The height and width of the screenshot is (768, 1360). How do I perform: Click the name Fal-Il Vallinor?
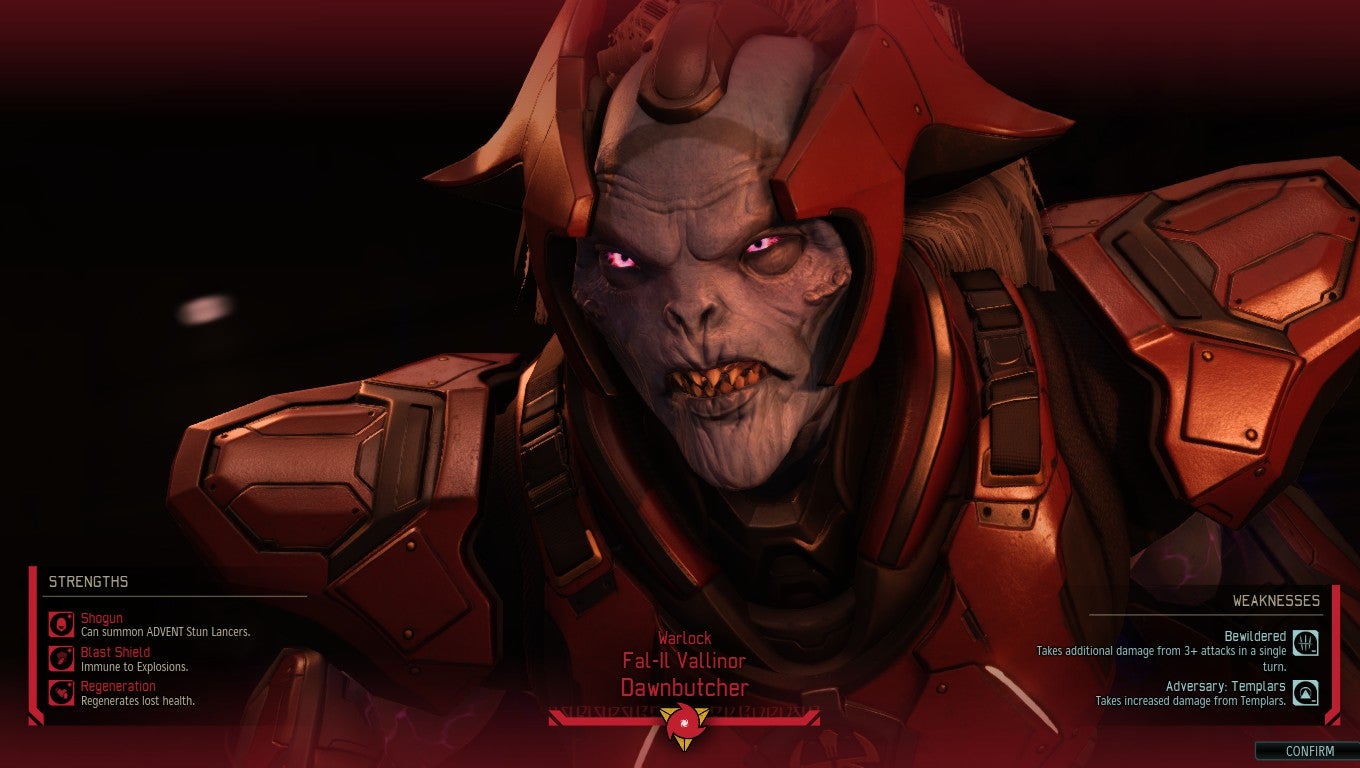(684, 661)
